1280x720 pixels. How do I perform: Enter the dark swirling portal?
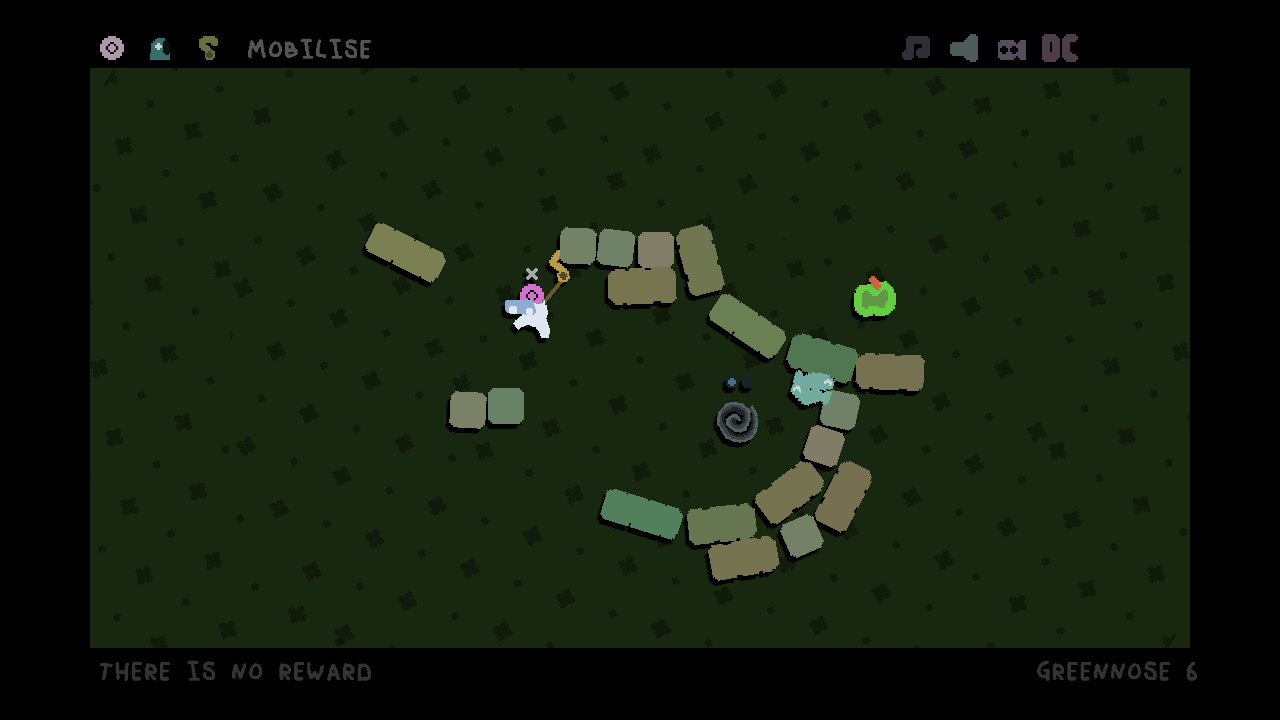point(737,422)
